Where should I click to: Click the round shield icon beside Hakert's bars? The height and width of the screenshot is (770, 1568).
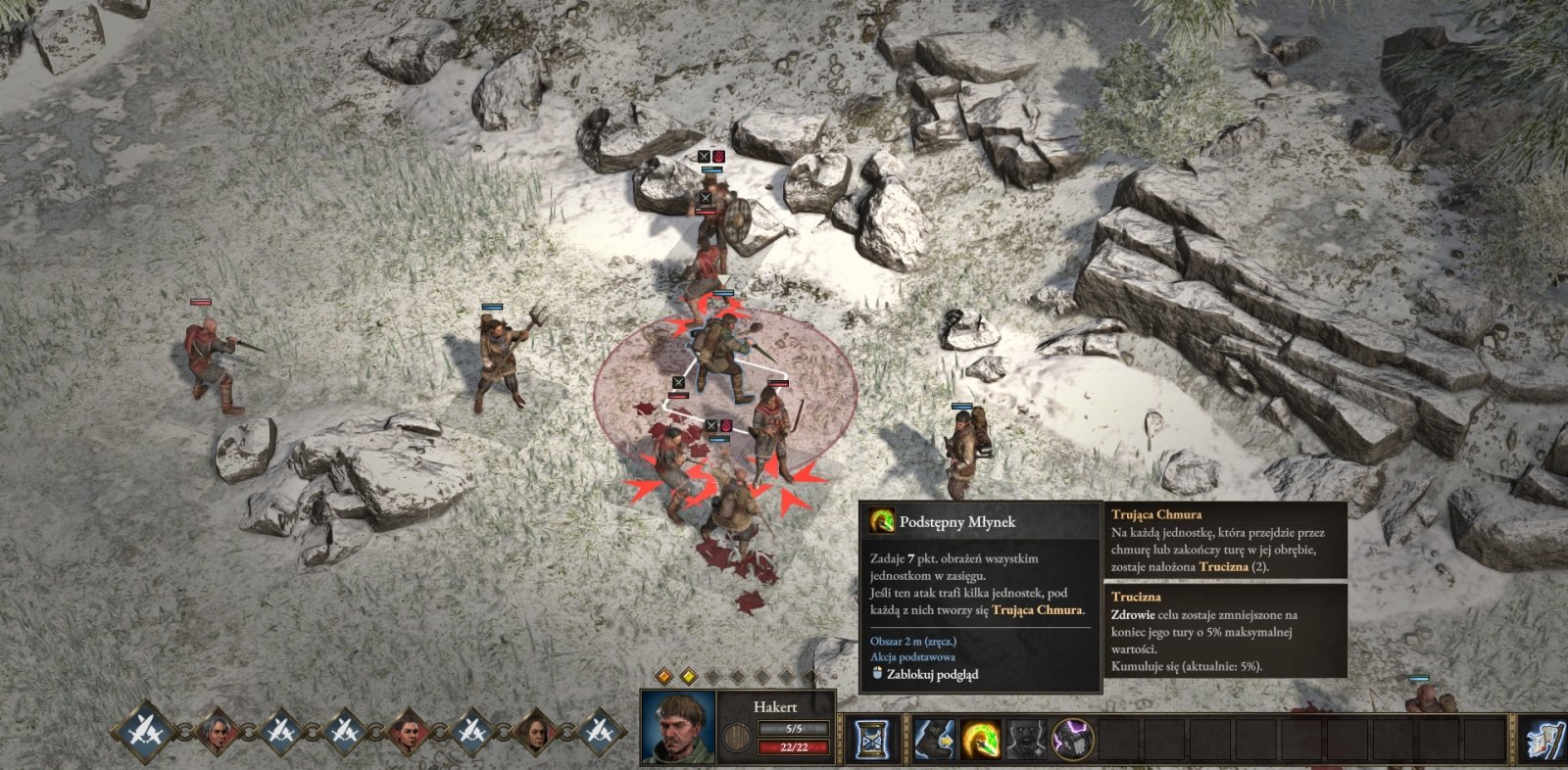coord(736,739)
